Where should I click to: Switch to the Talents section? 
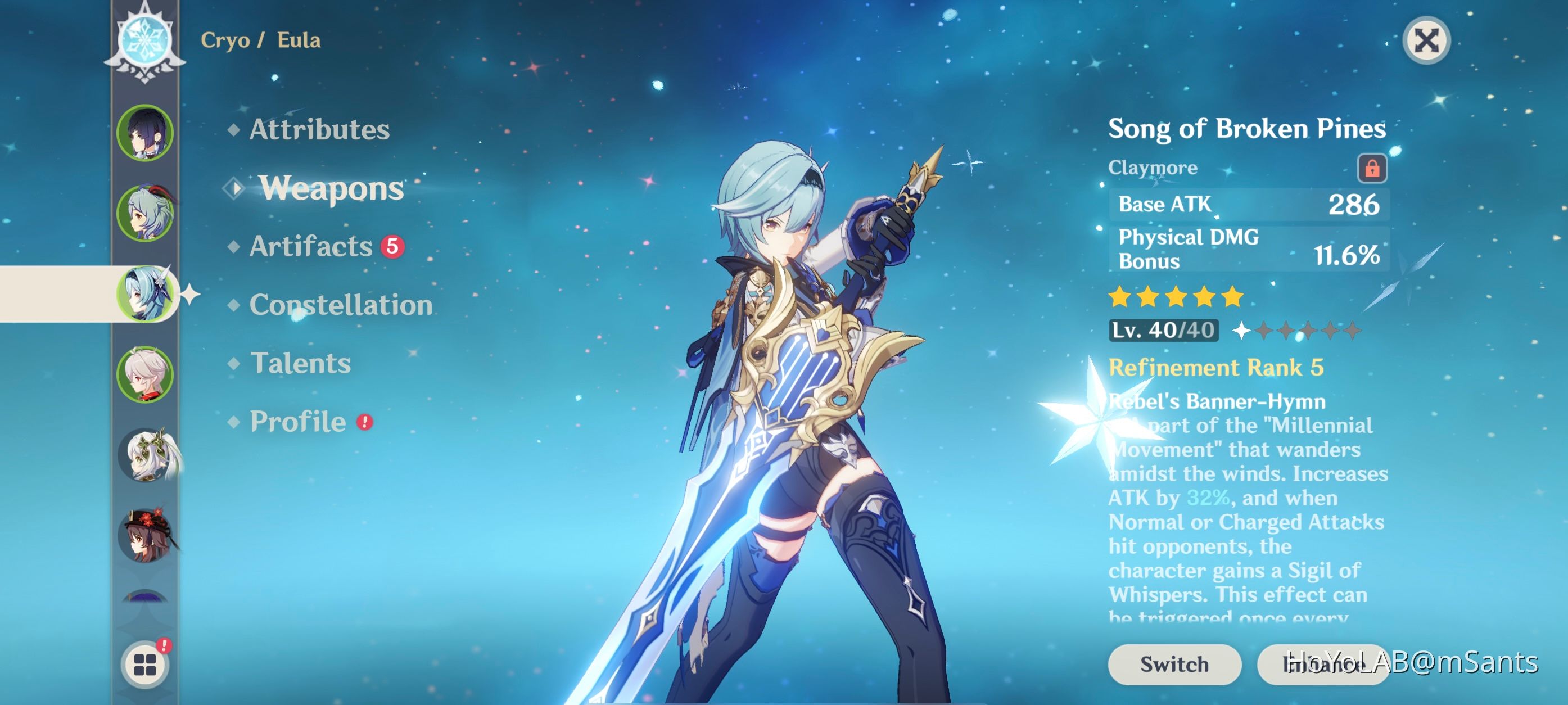pos(300,363)
